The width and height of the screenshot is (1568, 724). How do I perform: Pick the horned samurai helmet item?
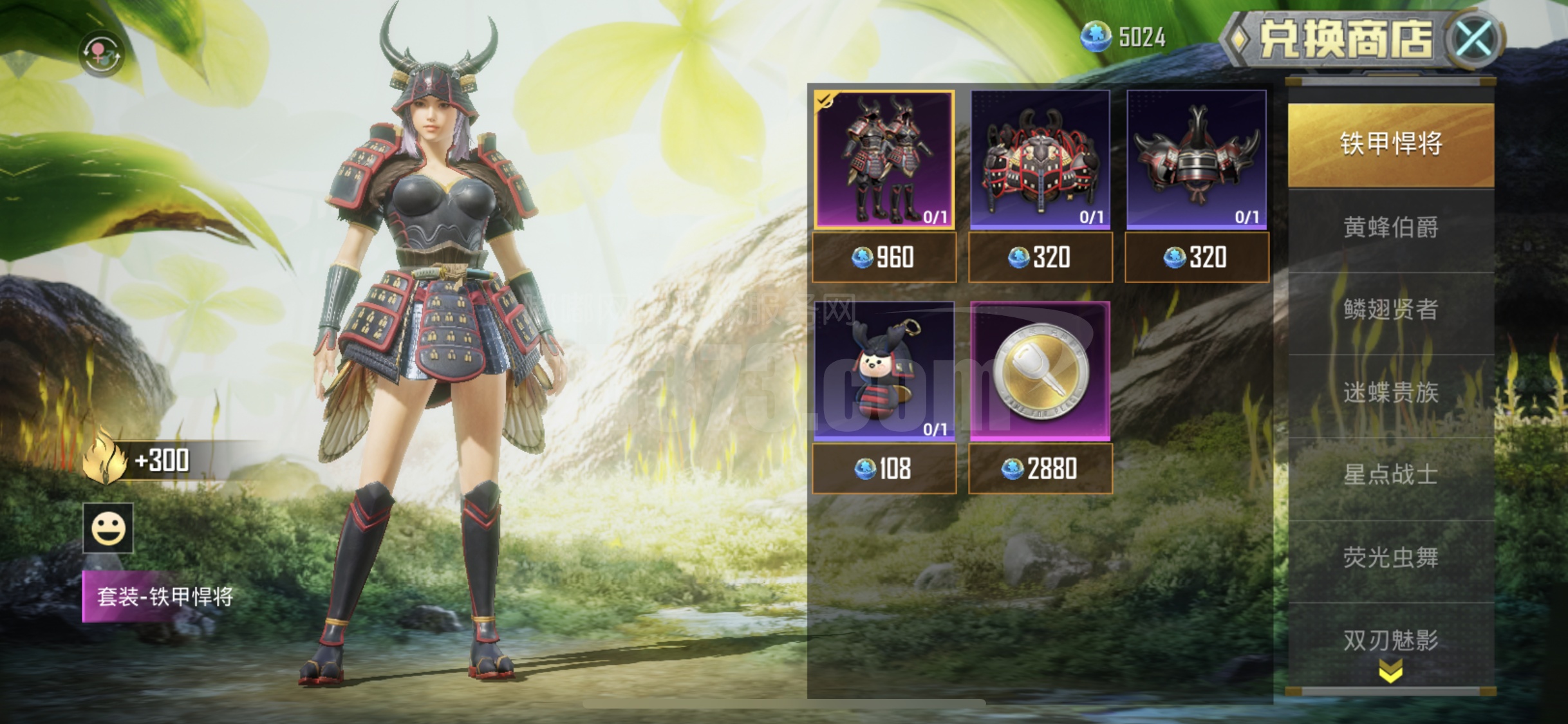click(1197, 160)
